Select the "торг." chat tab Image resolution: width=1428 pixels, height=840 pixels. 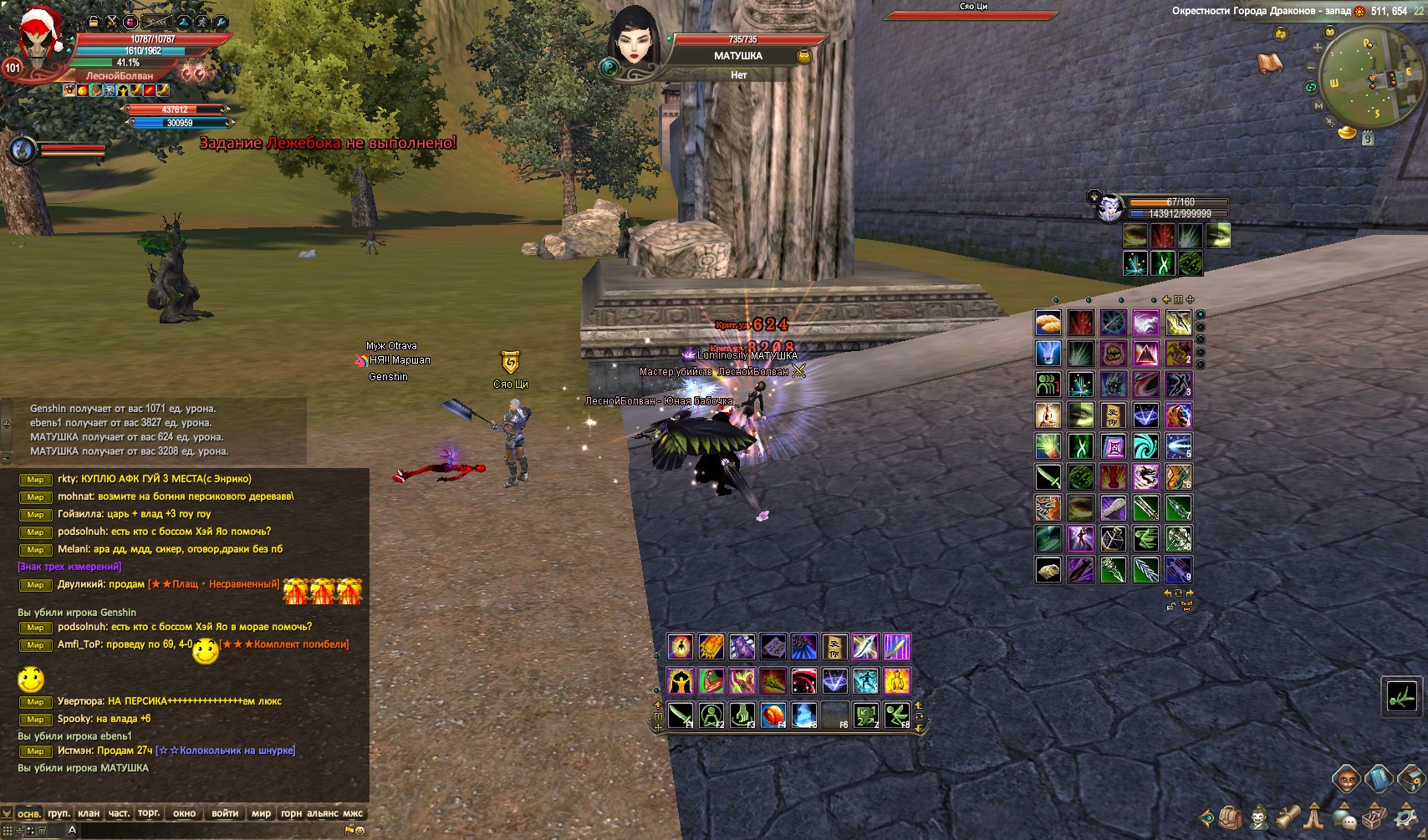pos(149,813)
